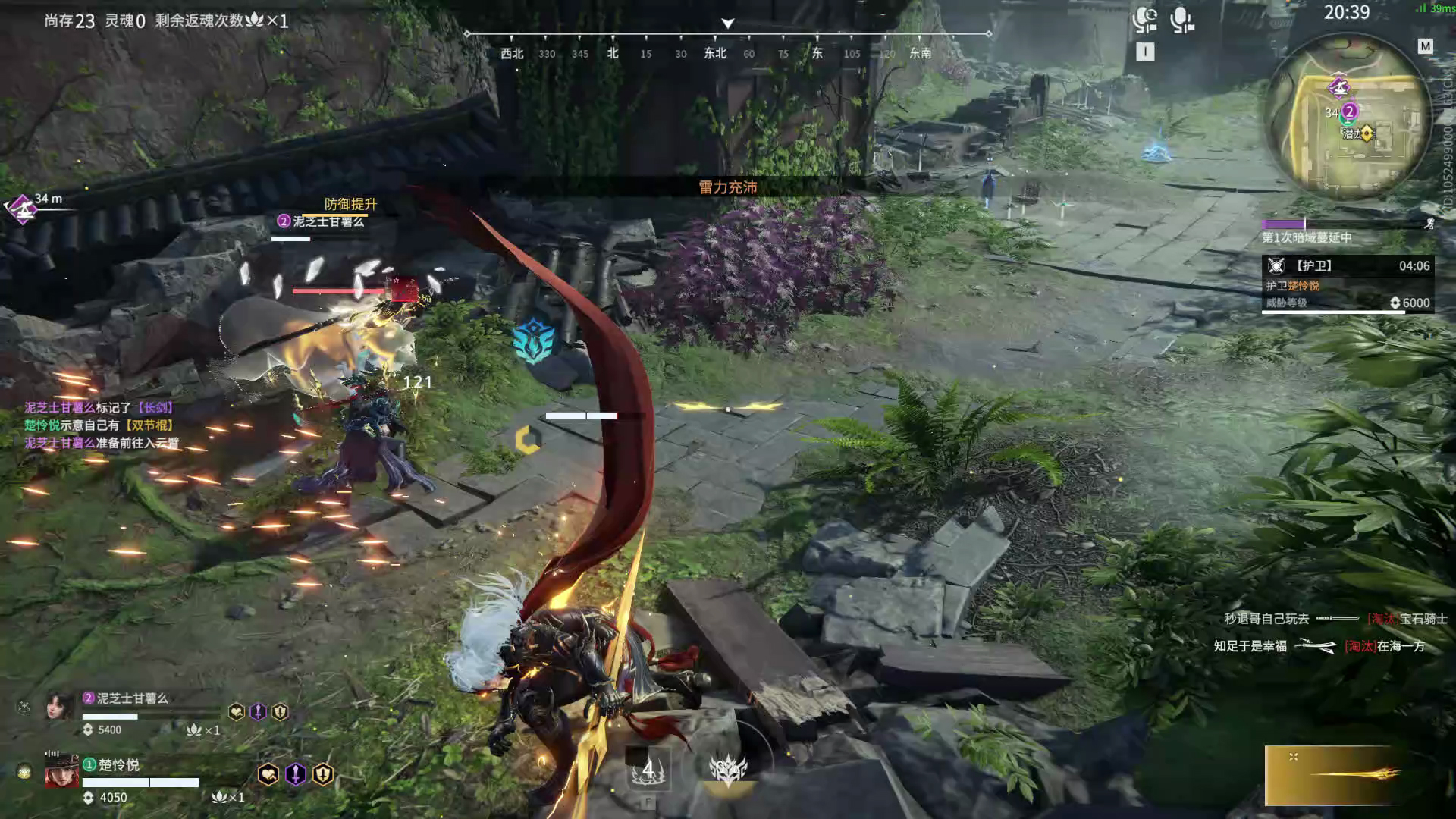The image size is (1456, 819).
Task: Toggle the microphone voice icon
Action: 1181,20
